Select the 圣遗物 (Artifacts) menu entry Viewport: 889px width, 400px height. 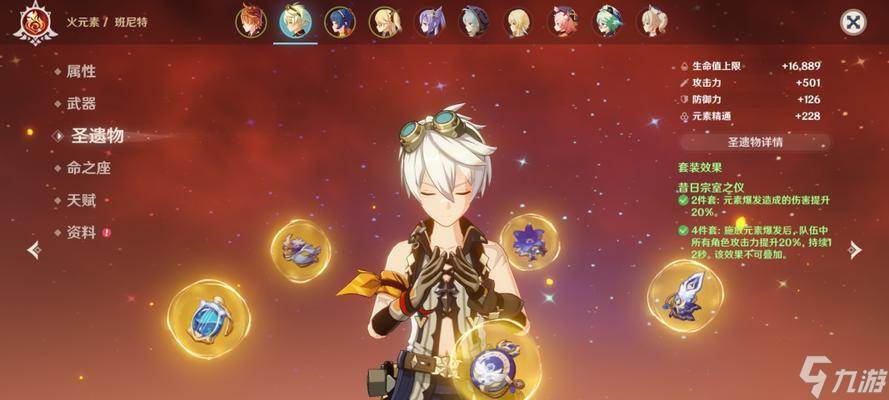(x=95, y=136)
